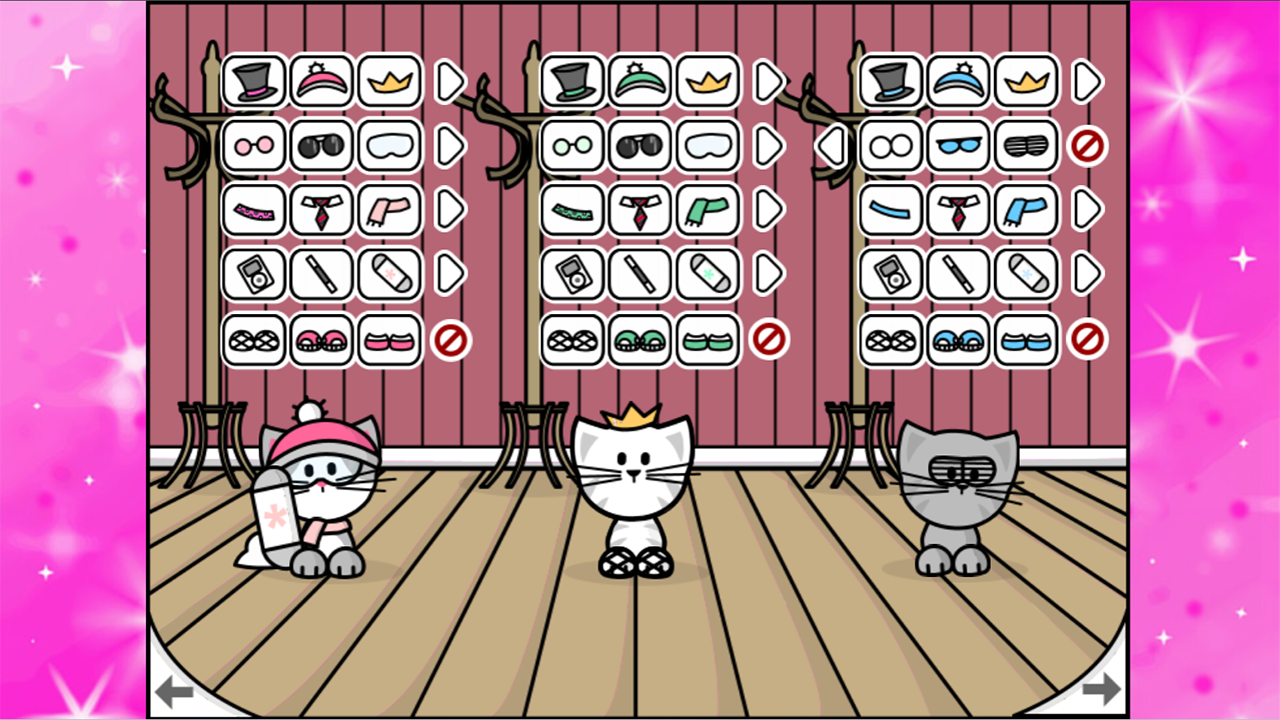Choose the green snowboard for the middle cat
The image size is (1280, 720).
pos(707,274)
